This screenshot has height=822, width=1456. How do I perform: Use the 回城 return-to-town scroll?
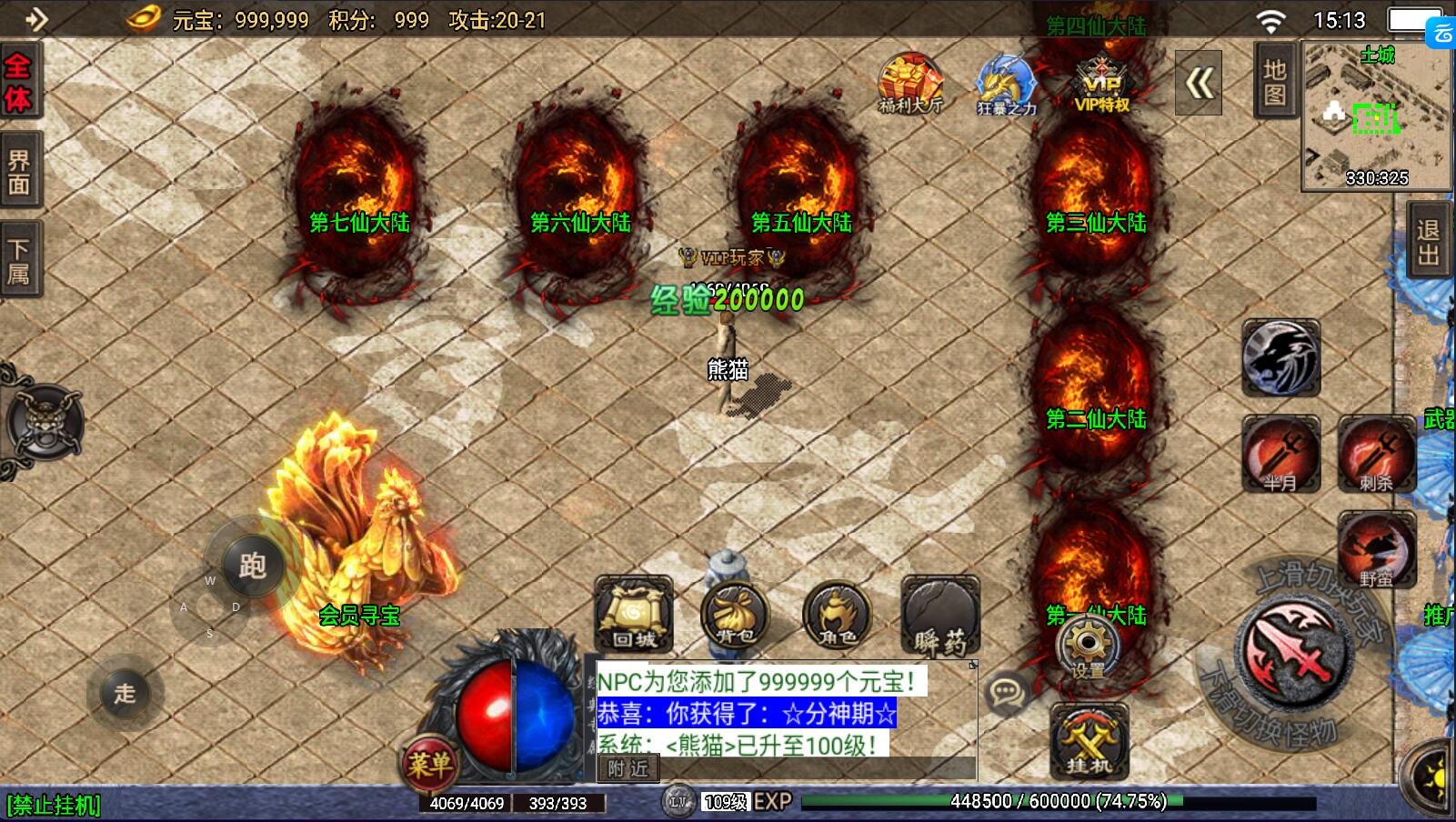coord(634,616)
